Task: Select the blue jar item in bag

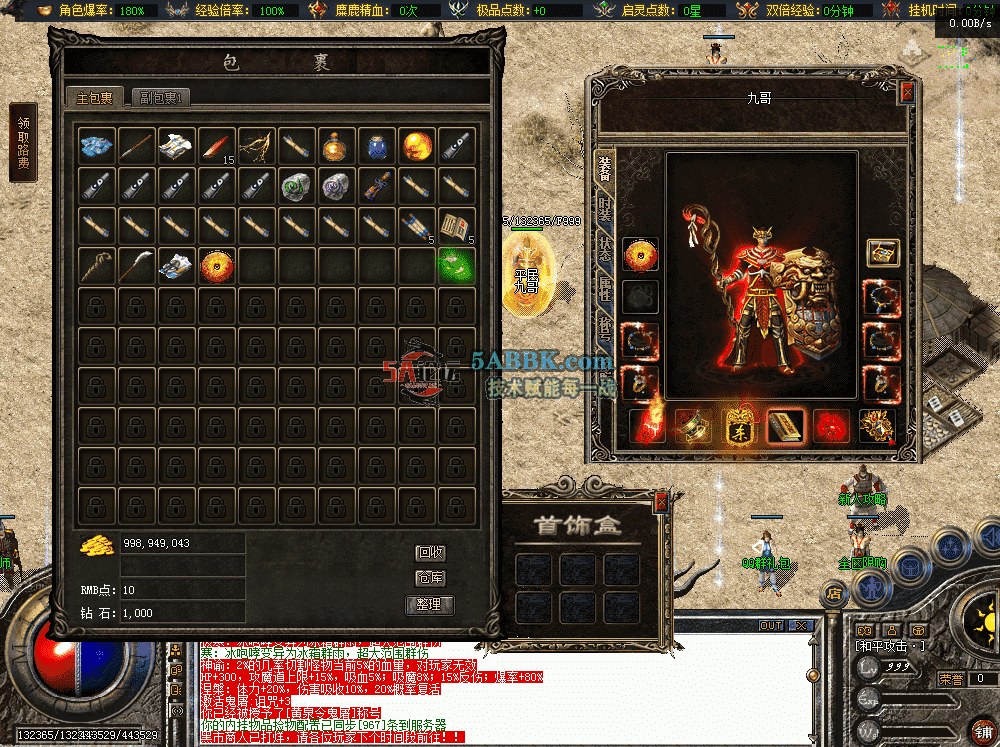Action: point(376,146)
